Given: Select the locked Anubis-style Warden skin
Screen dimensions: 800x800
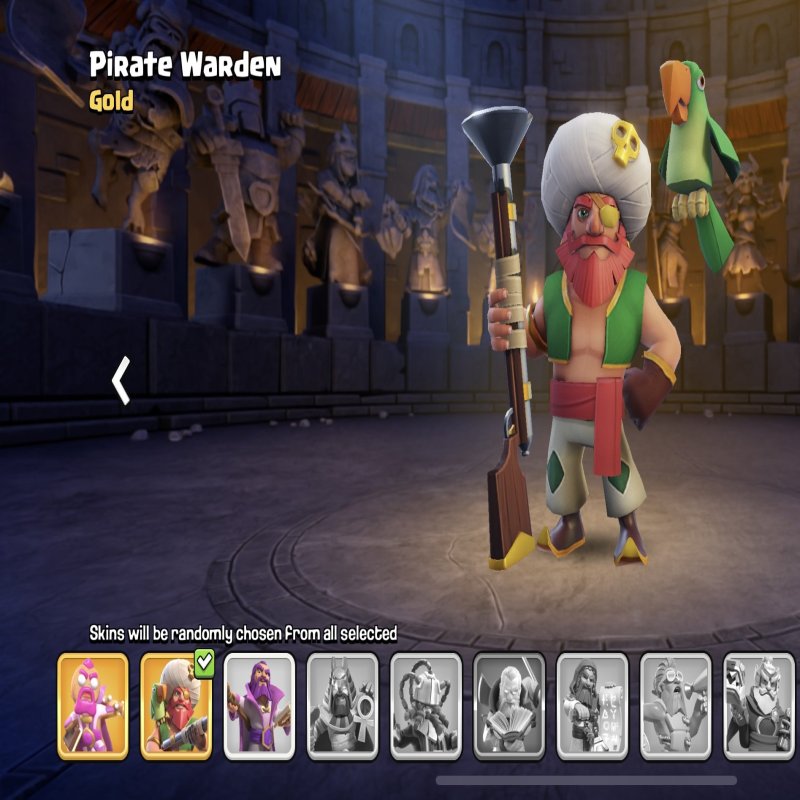Looking at the screenshot, I should click(342, 705).
